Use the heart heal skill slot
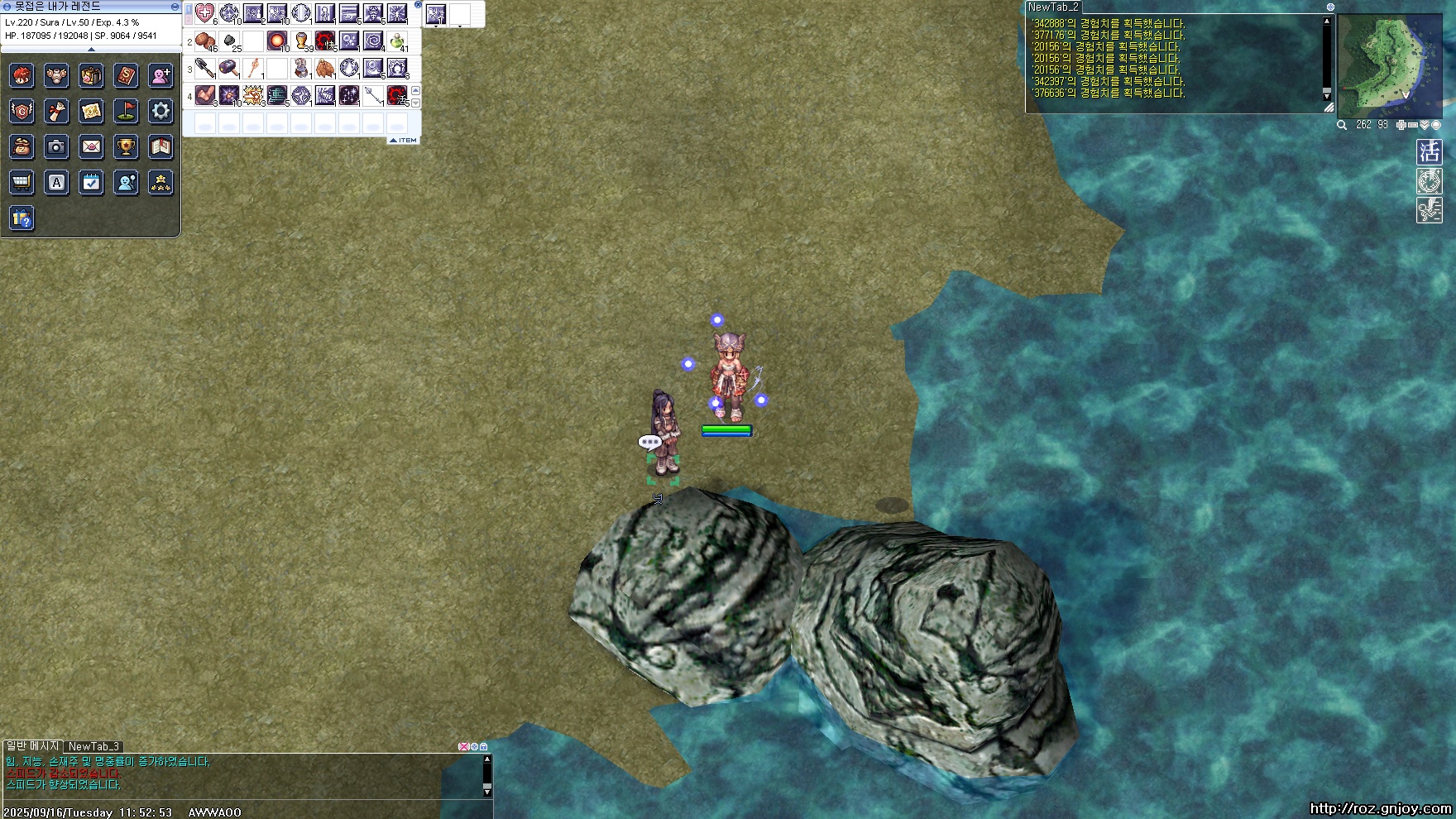 [205, 13]
